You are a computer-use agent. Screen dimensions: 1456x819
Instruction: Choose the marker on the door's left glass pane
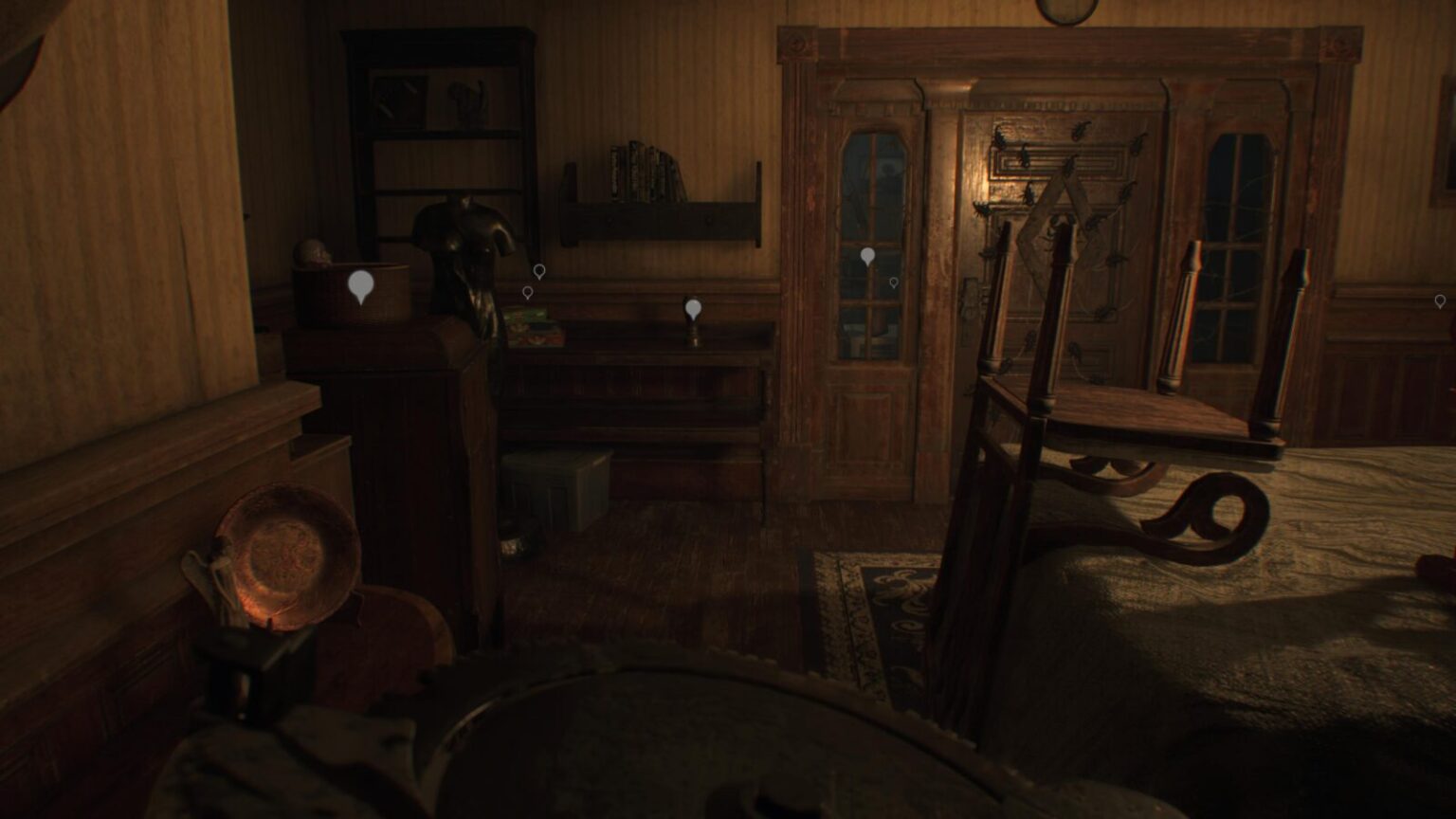click(x=867, y=256)
